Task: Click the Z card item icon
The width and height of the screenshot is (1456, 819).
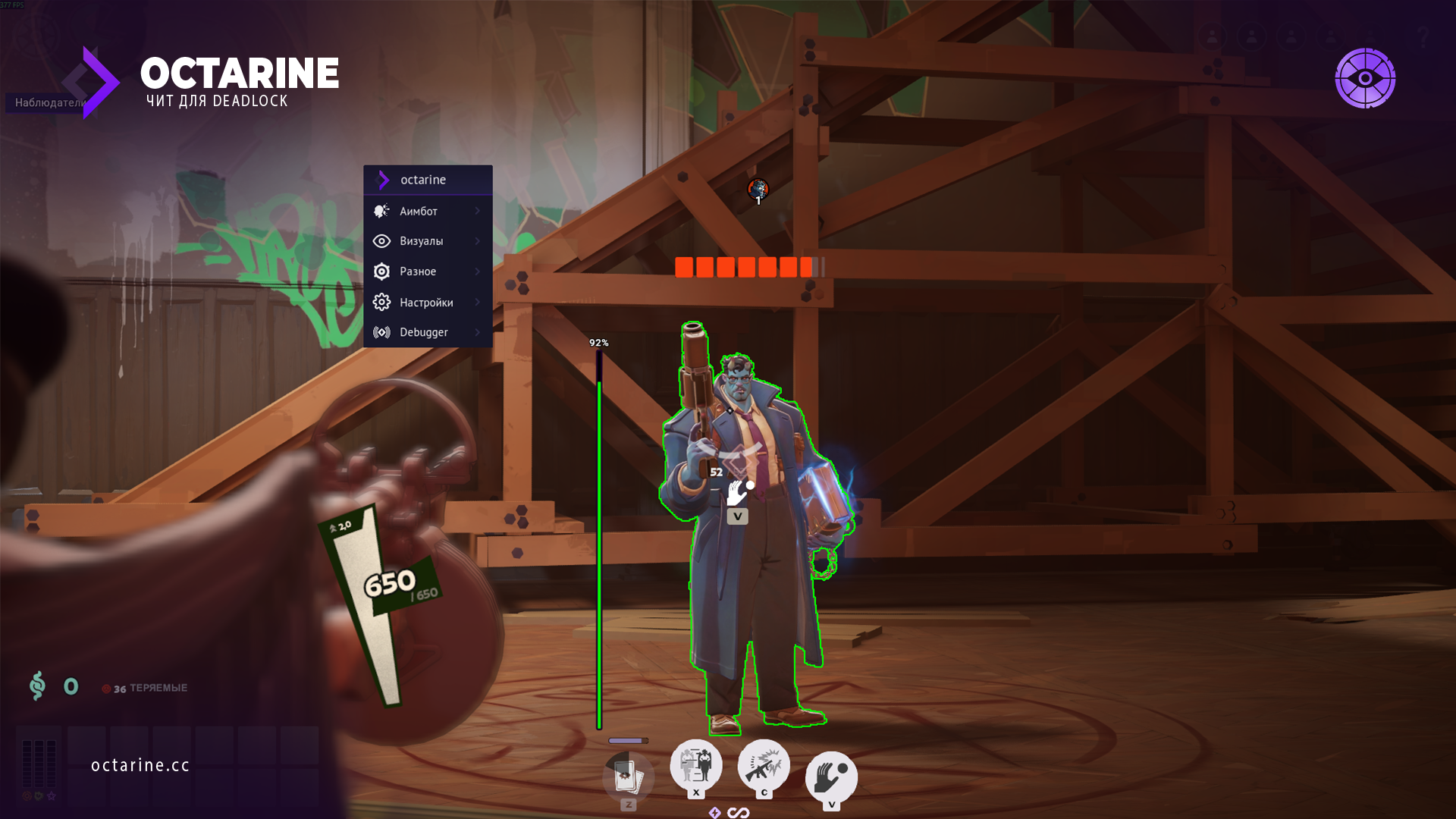Action: tap(628, 777)
